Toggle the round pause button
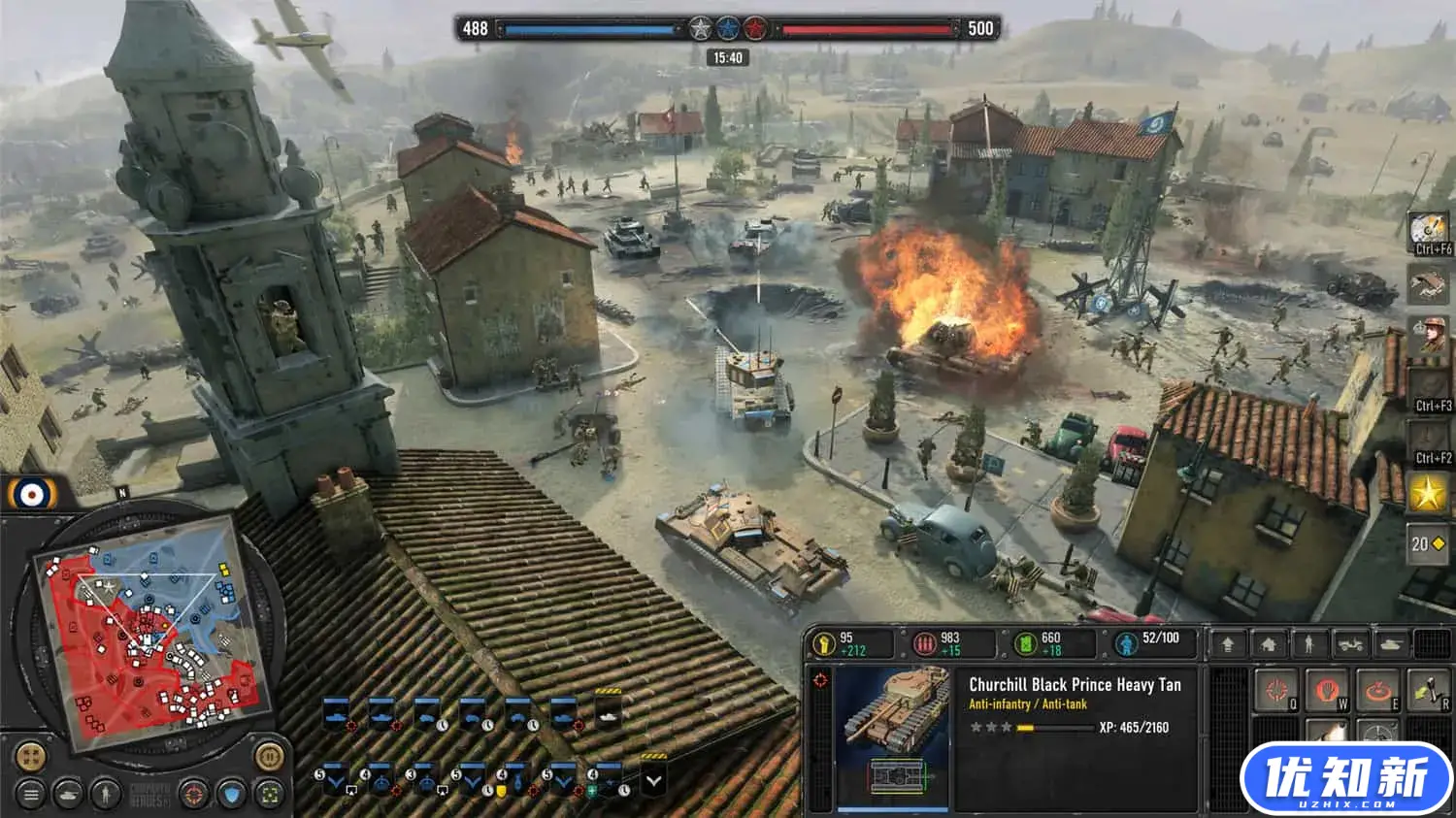The image size is (1456, 818). (x=269, y=756)
